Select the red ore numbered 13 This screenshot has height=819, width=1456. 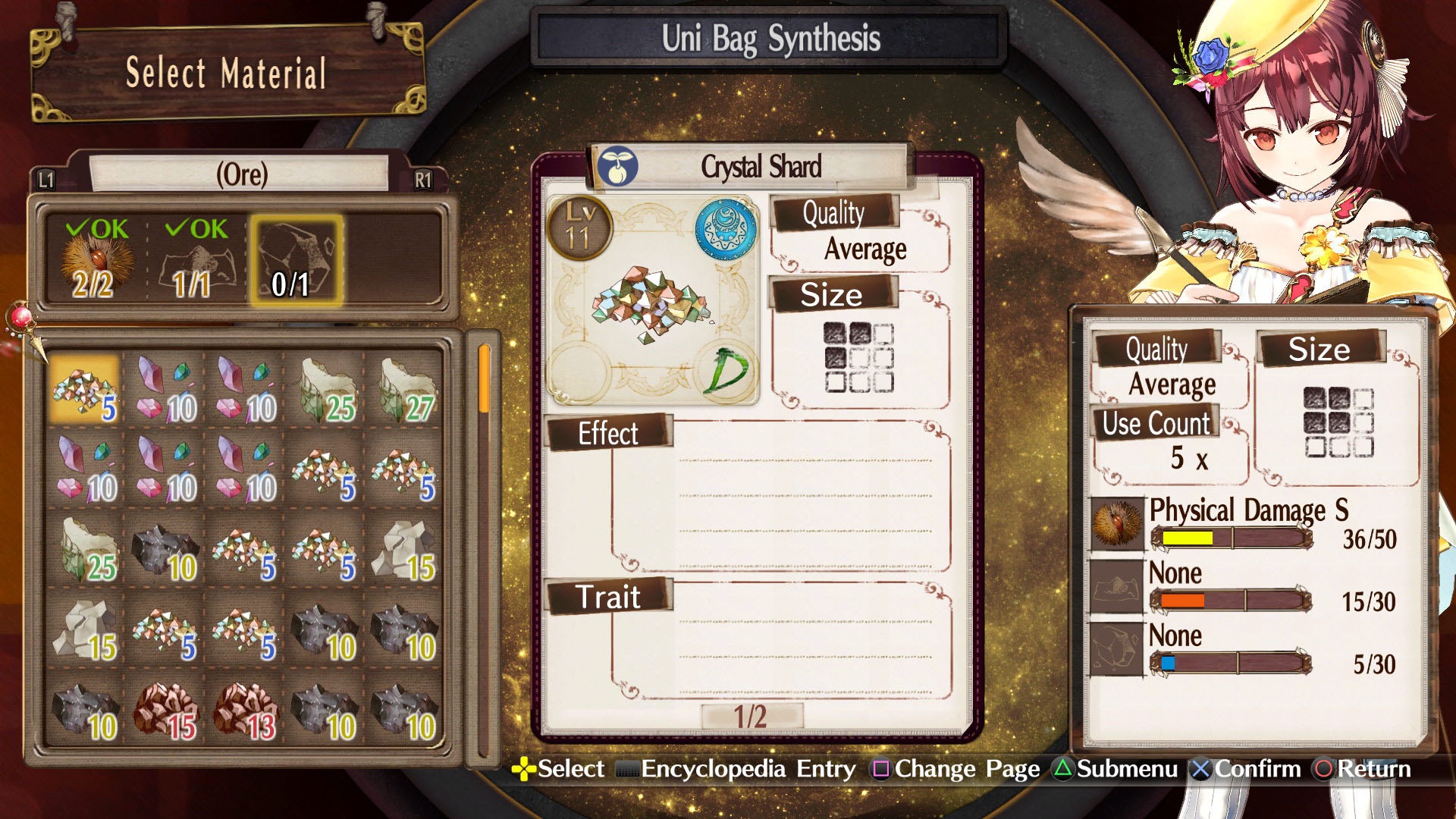tap(244, 709)
